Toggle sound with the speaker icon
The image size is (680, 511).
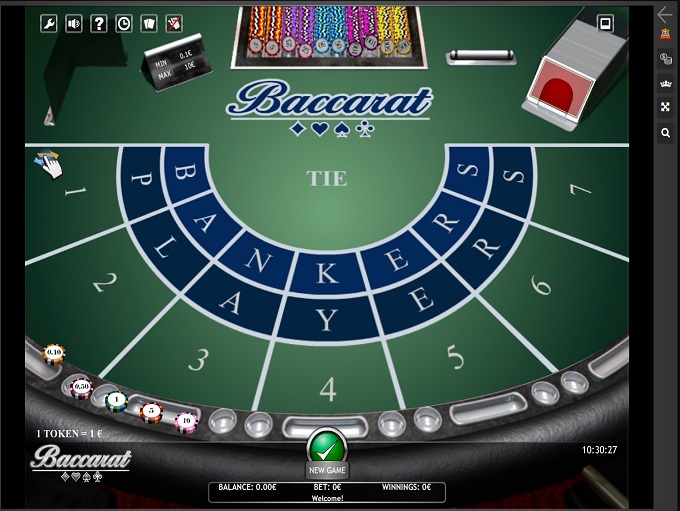click(74, 23)
